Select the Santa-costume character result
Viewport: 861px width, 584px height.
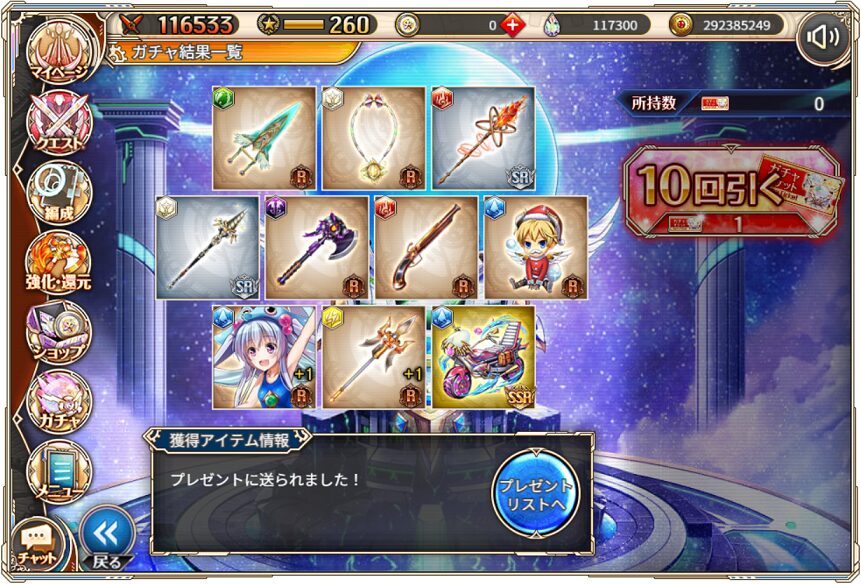tap(536, 247)
